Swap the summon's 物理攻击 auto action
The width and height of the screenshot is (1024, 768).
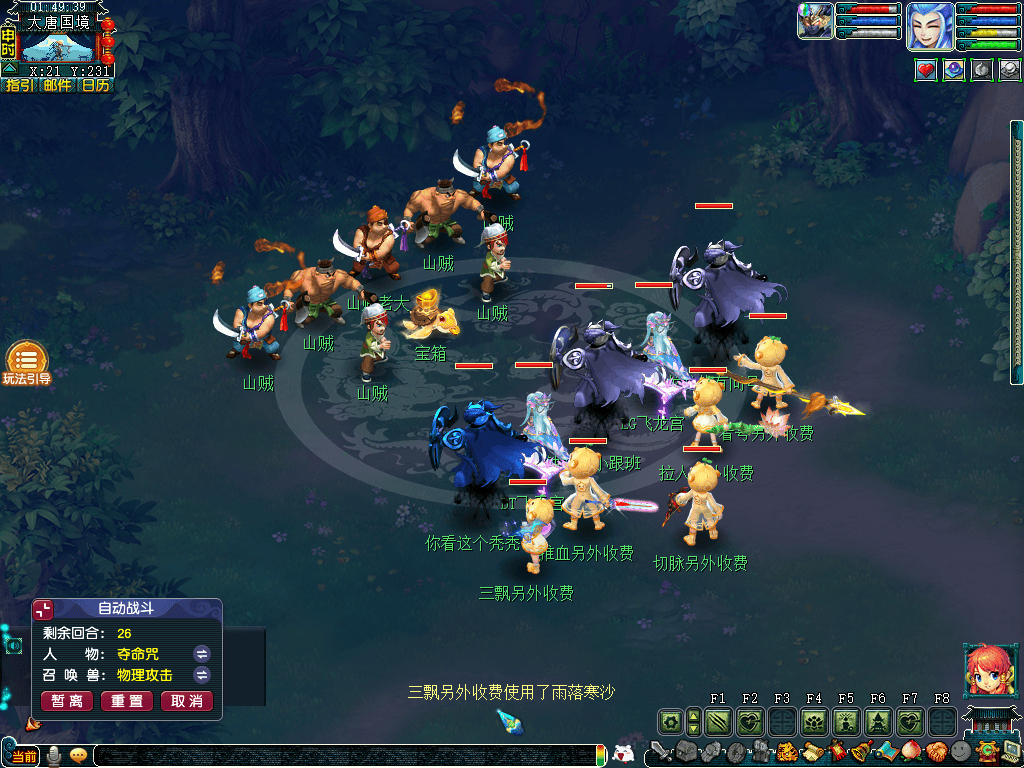point(202,675)
